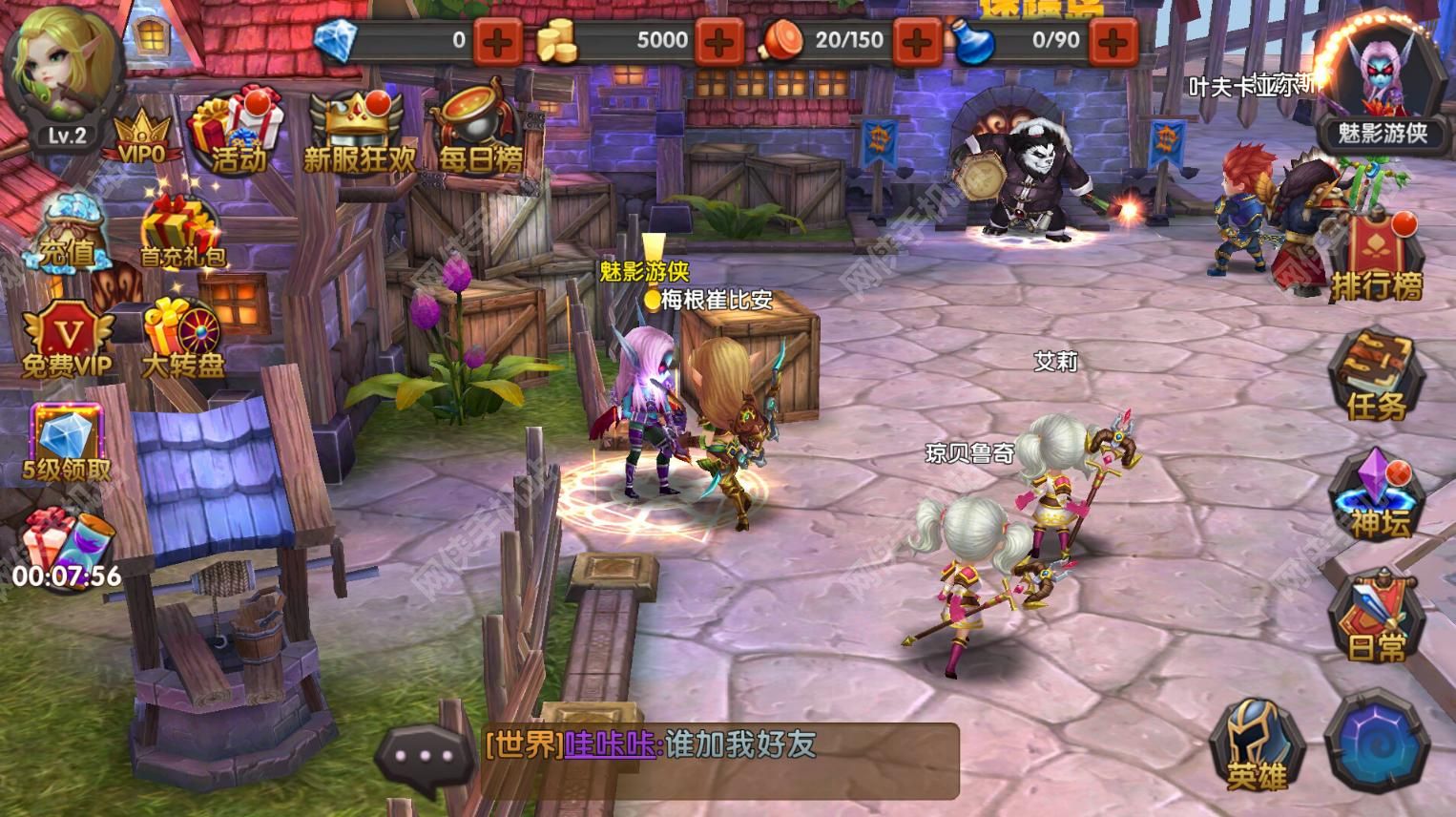Open the 英雄 heroes menu
The image size is (1456, 817).
click(1256, 744)
